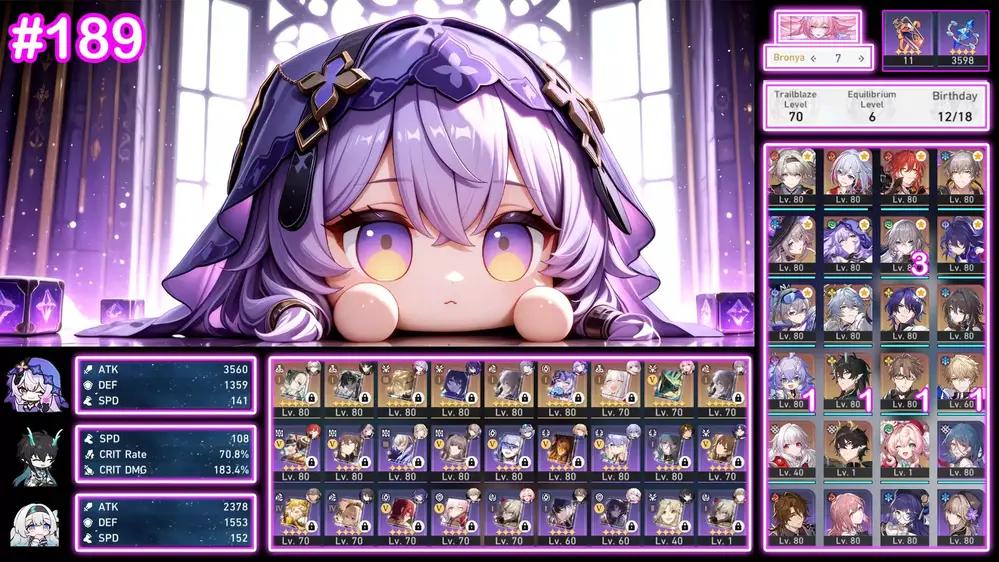Click the chibi Firefly icon

pos(37,523)
